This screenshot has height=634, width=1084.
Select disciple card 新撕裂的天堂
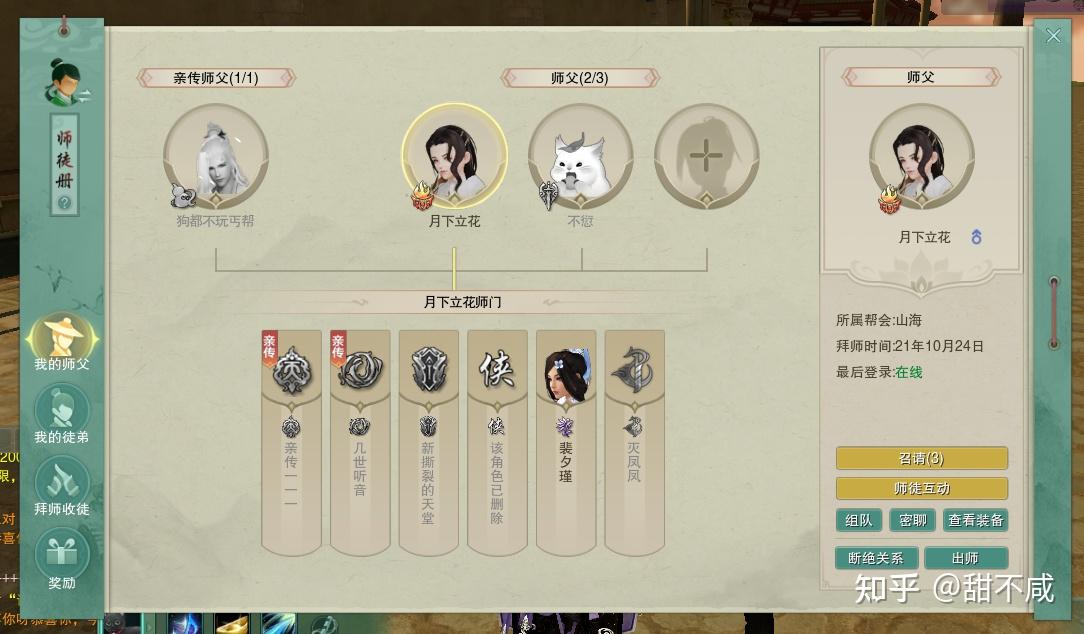pos(428,440)
